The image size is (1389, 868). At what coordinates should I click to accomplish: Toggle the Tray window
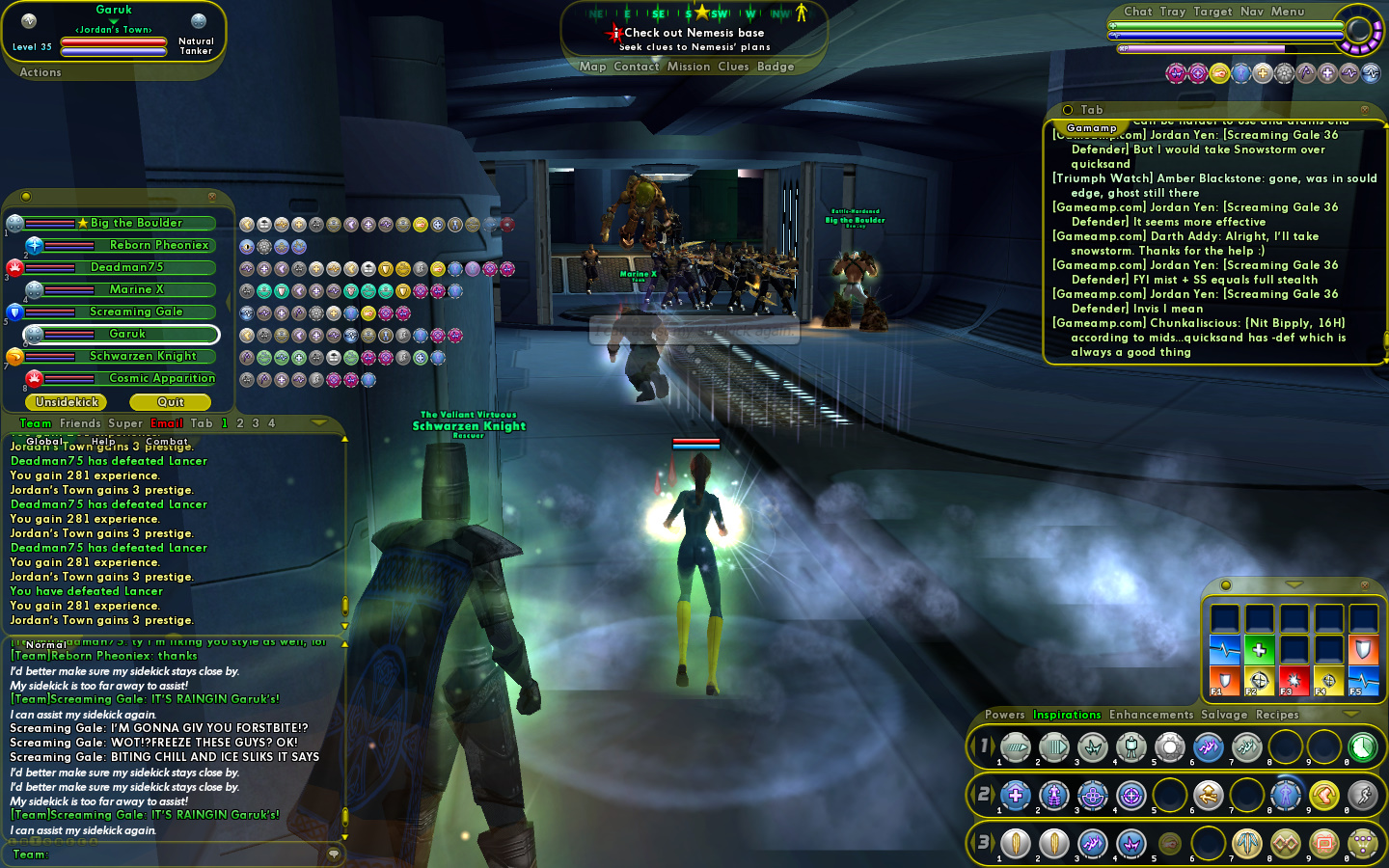1172,12
